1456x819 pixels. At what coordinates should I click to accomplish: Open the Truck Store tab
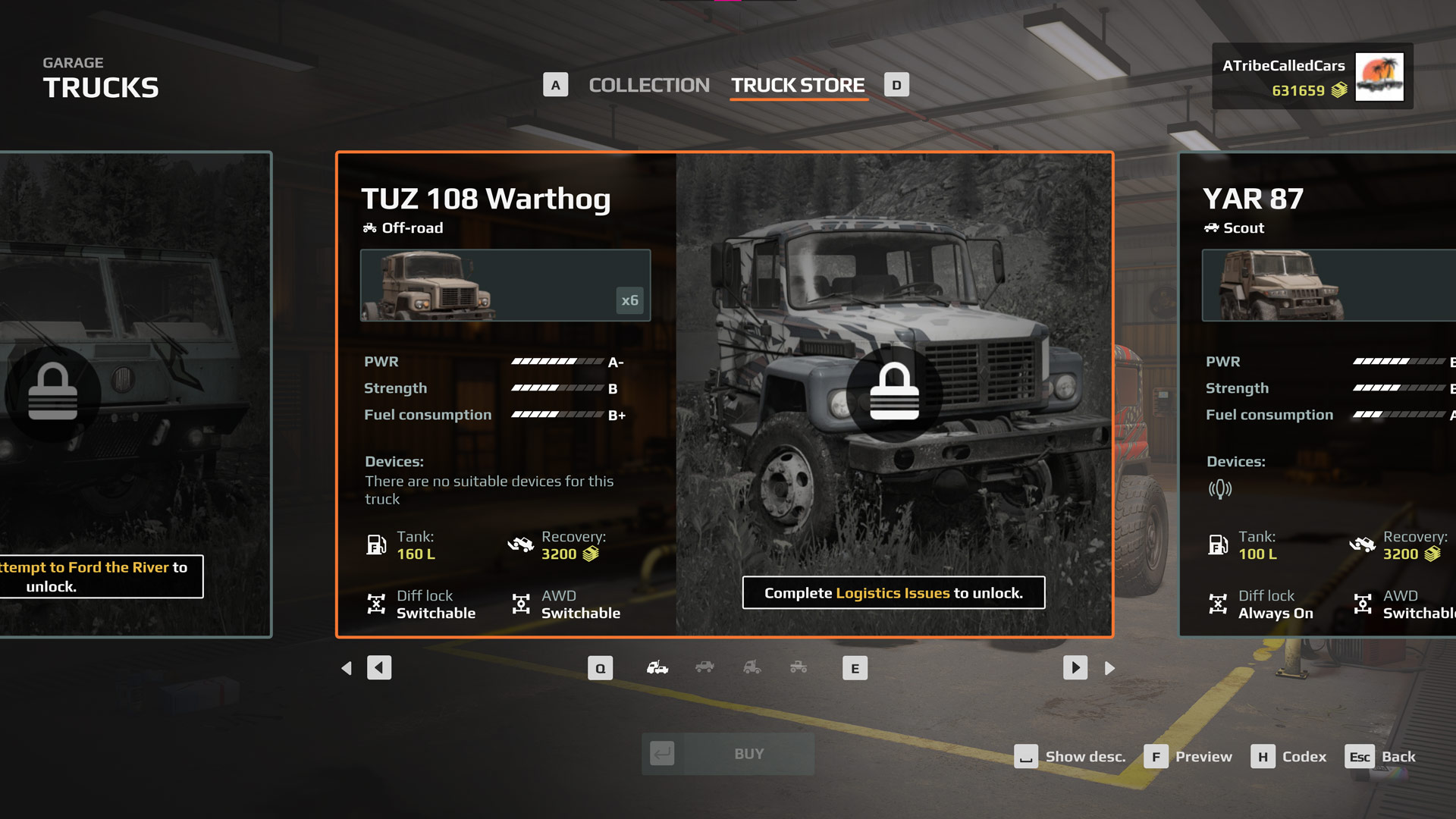pyautogui.click(x=798, y=85)
